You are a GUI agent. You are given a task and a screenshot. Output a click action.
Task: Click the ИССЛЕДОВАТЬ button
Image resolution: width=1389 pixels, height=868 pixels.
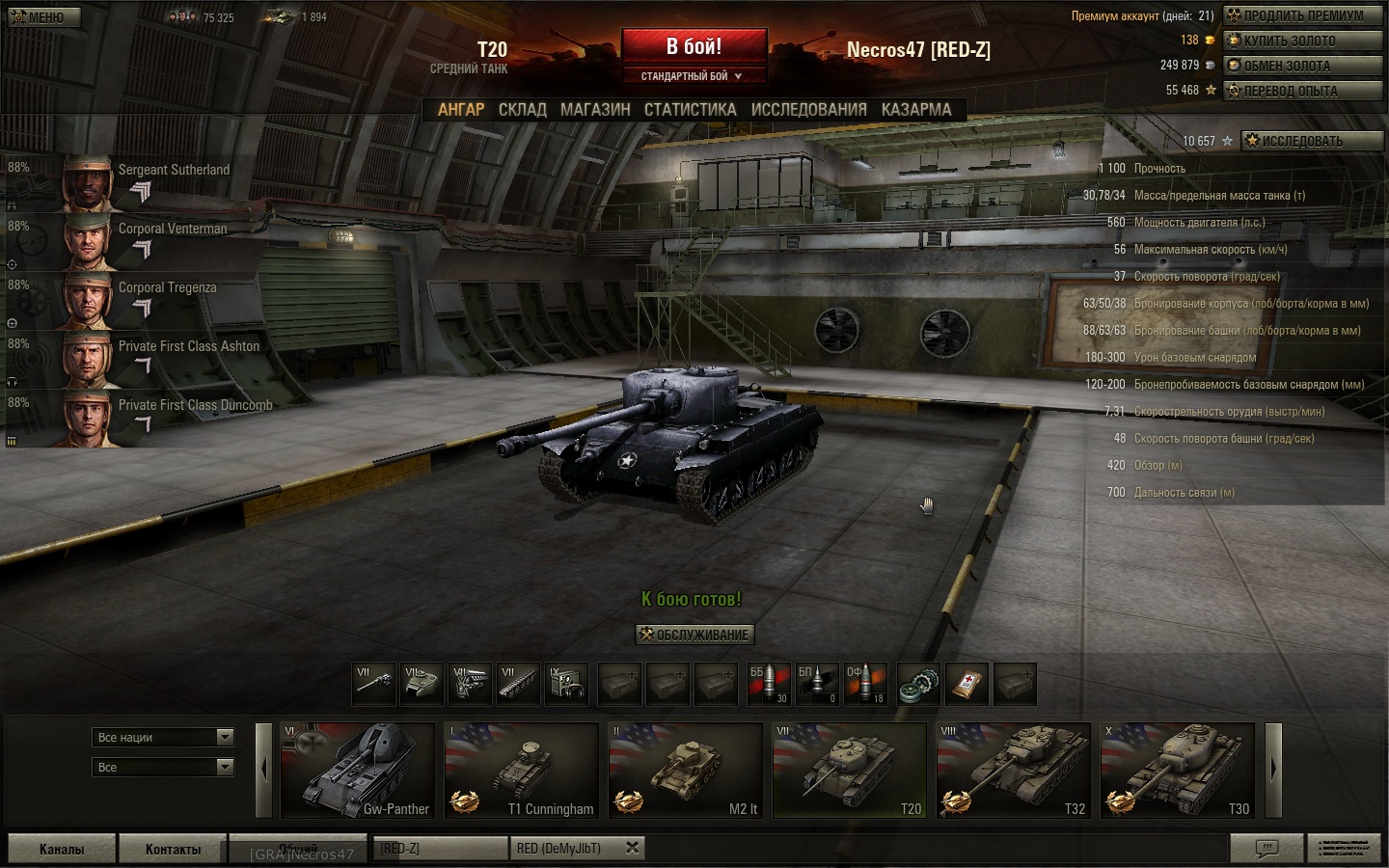[1311, 141]
